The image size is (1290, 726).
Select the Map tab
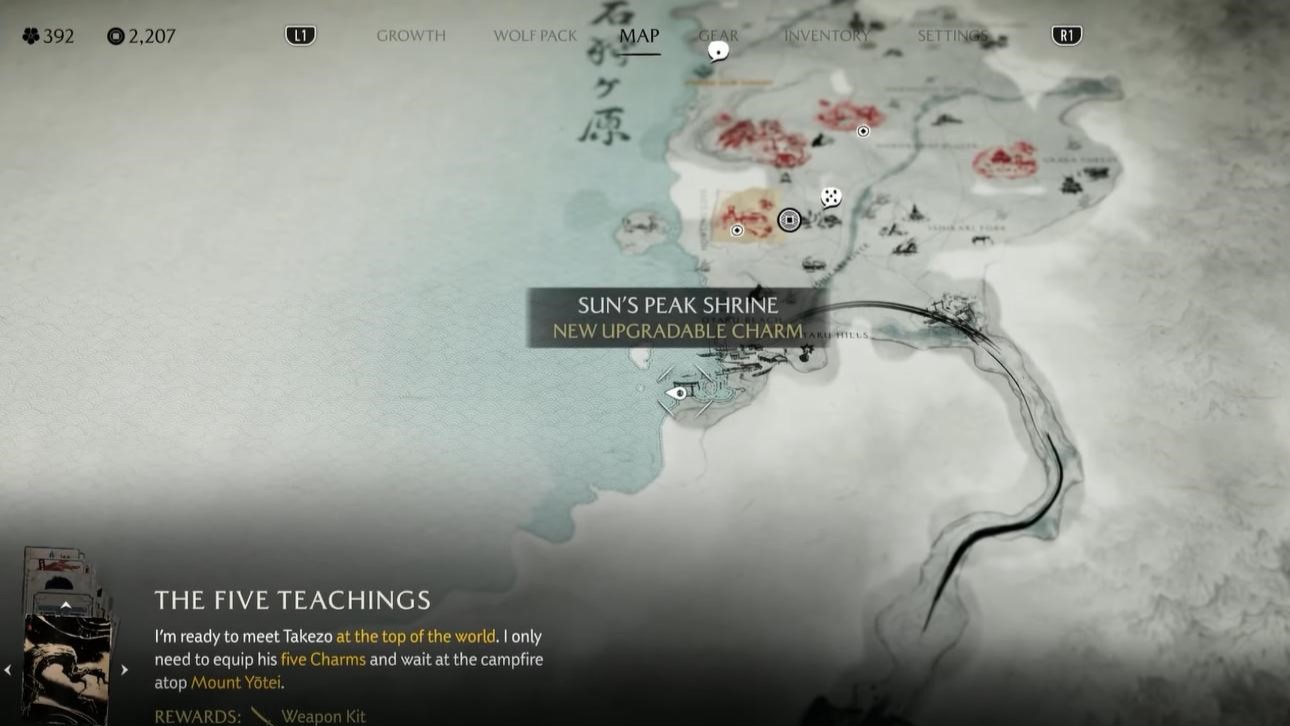[x=639, y=36]
